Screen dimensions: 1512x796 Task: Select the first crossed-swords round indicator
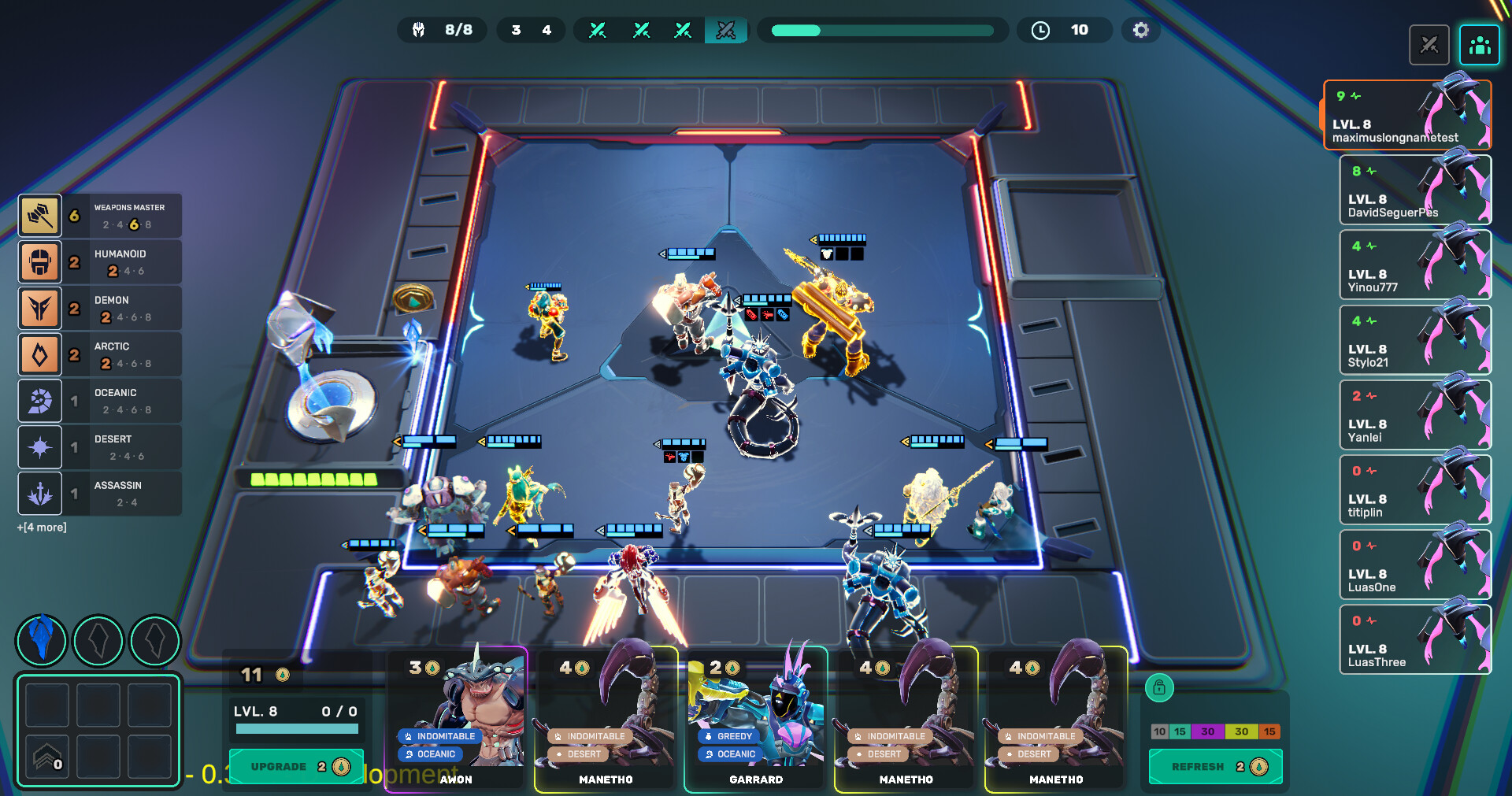point(599,30)
